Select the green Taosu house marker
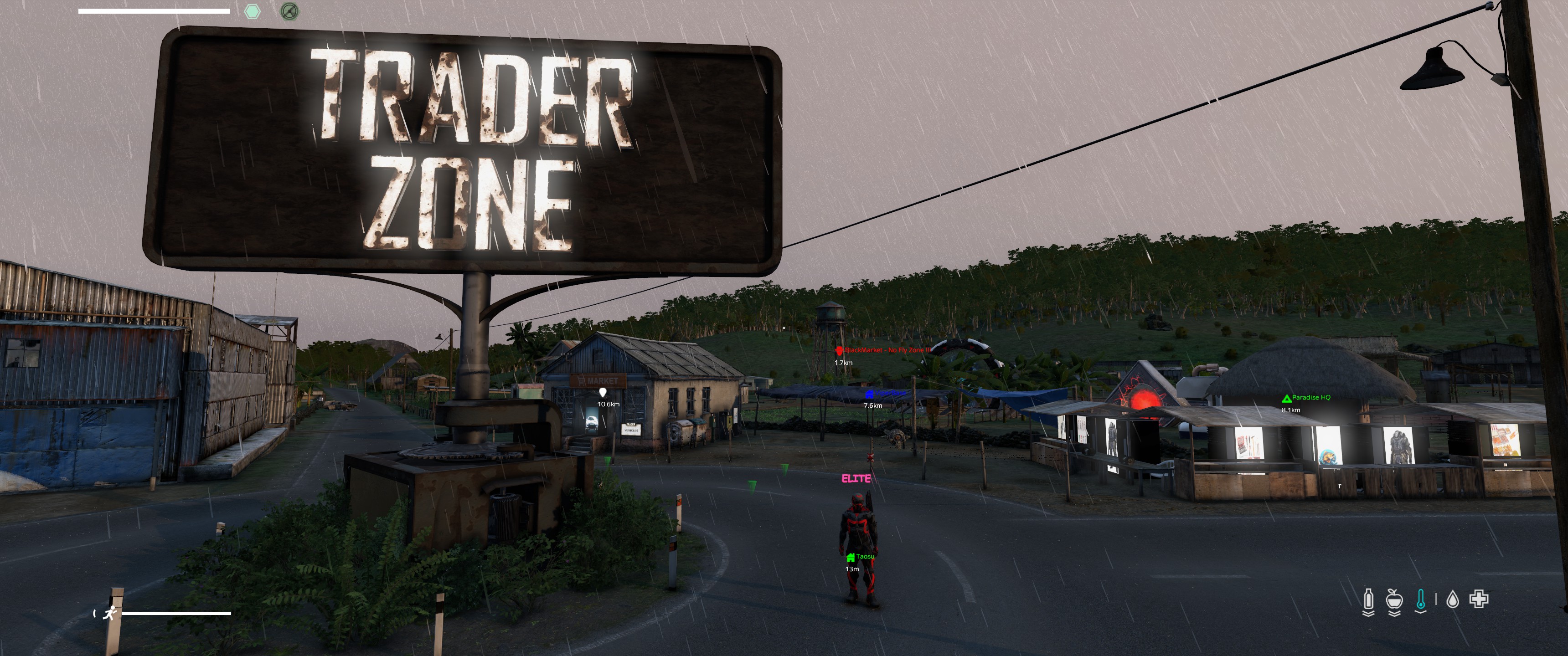The height and width of the screenshot is (656, 1568). (x=851, y=558)
